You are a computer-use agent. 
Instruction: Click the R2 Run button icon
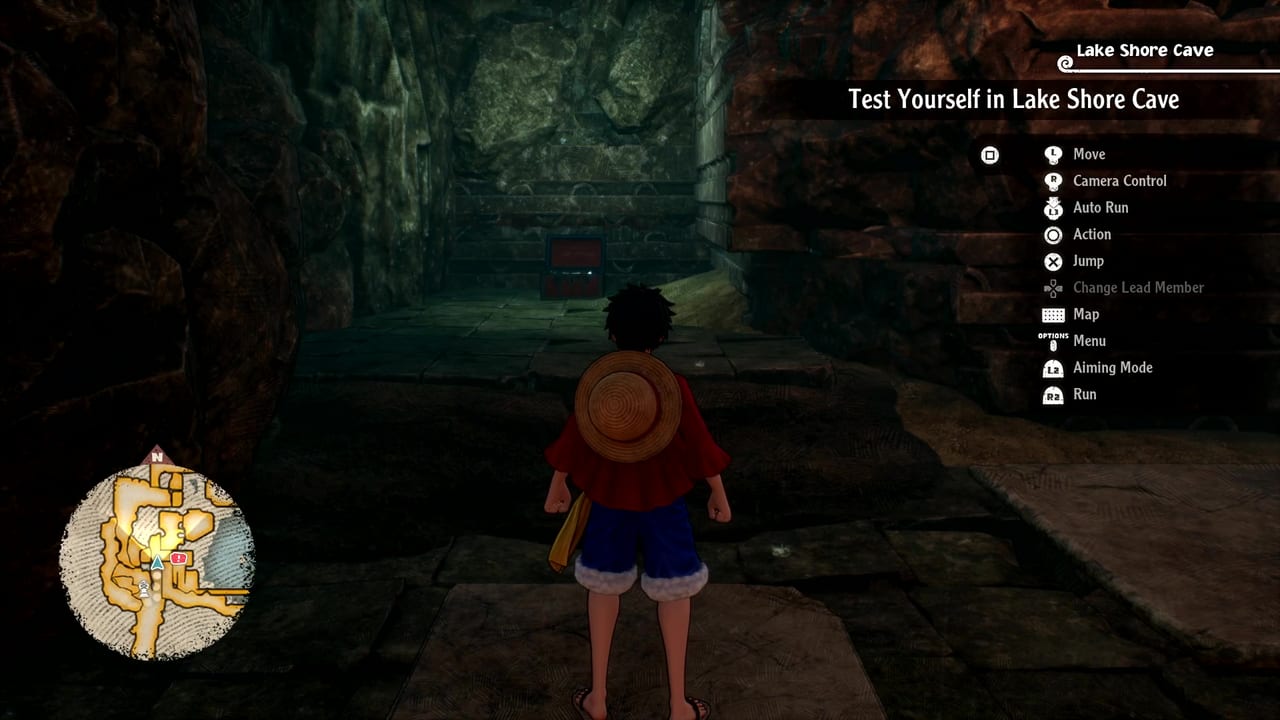pyautogui.click(x=1052, y=394)
